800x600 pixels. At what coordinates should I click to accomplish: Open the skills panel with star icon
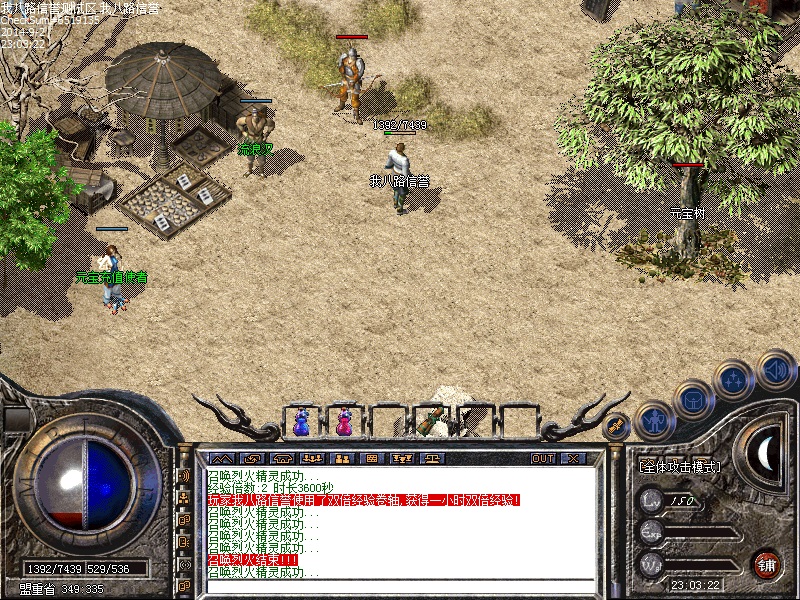click(x=735, y=379)
